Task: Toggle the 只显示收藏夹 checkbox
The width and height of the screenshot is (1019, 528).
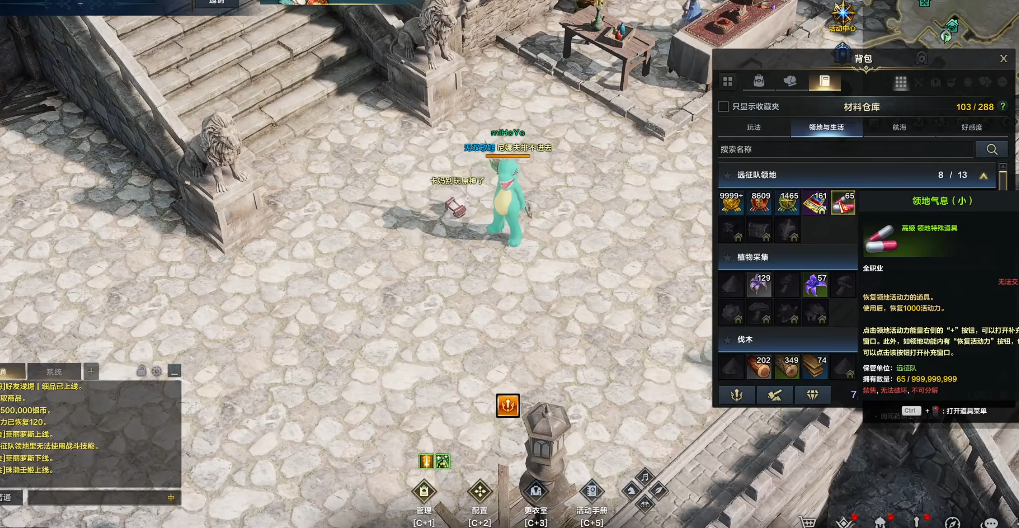Action: [x=724, y=107]
